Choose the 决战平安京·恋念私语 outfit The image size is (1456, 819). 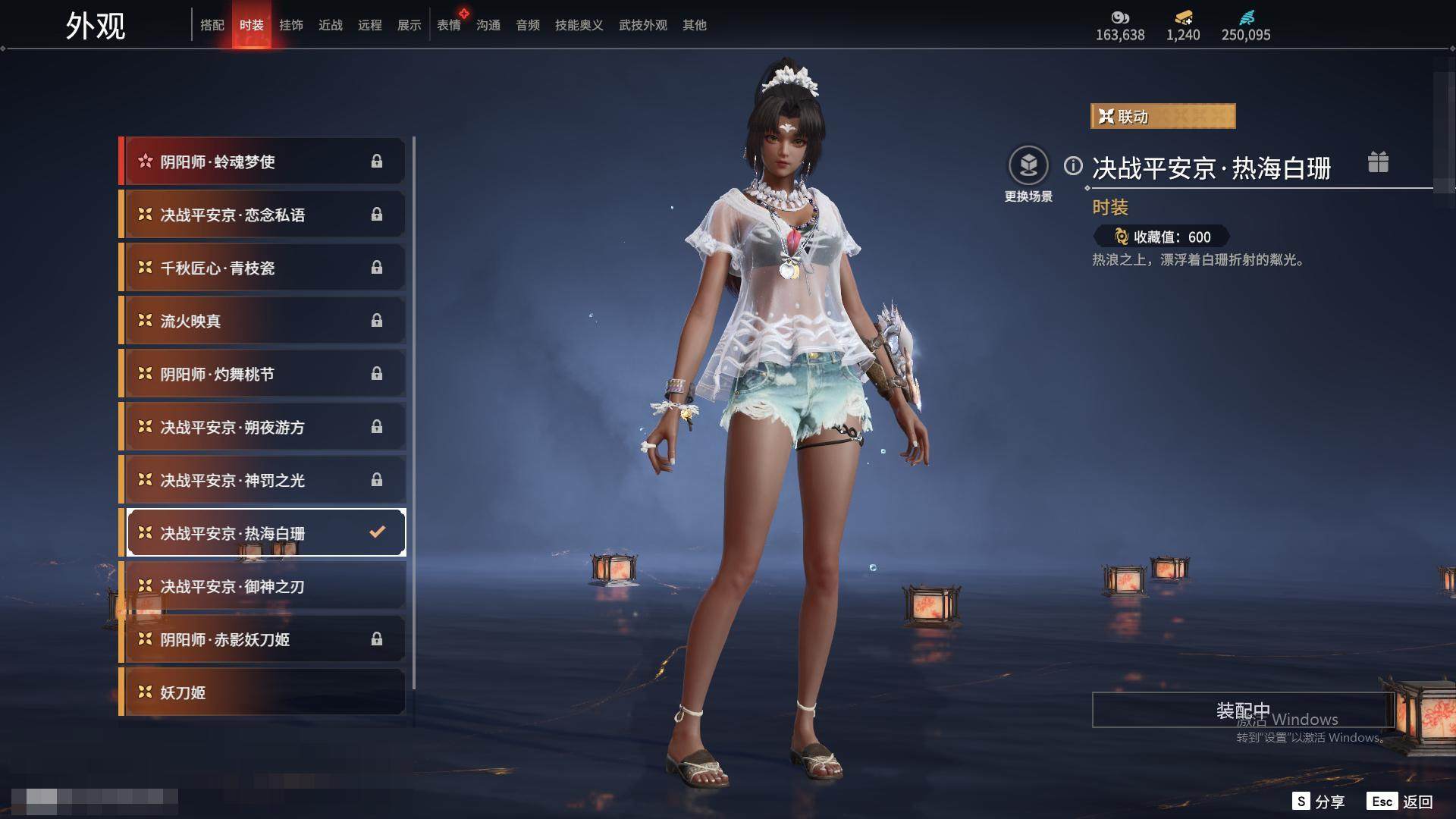pos(262,215)
